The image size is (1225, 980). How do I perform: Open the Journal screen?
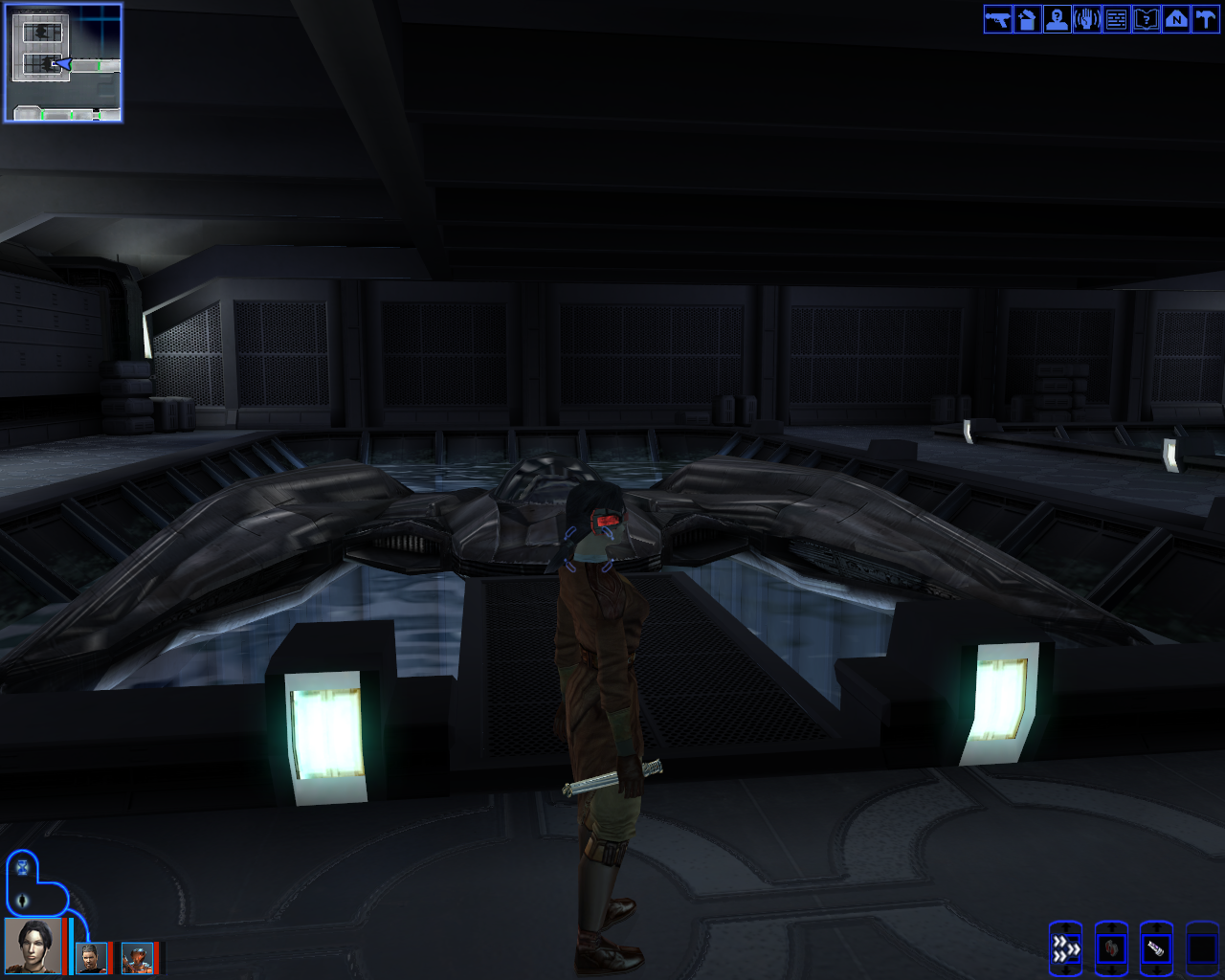pyautogui.click(x=1147, y=19)
